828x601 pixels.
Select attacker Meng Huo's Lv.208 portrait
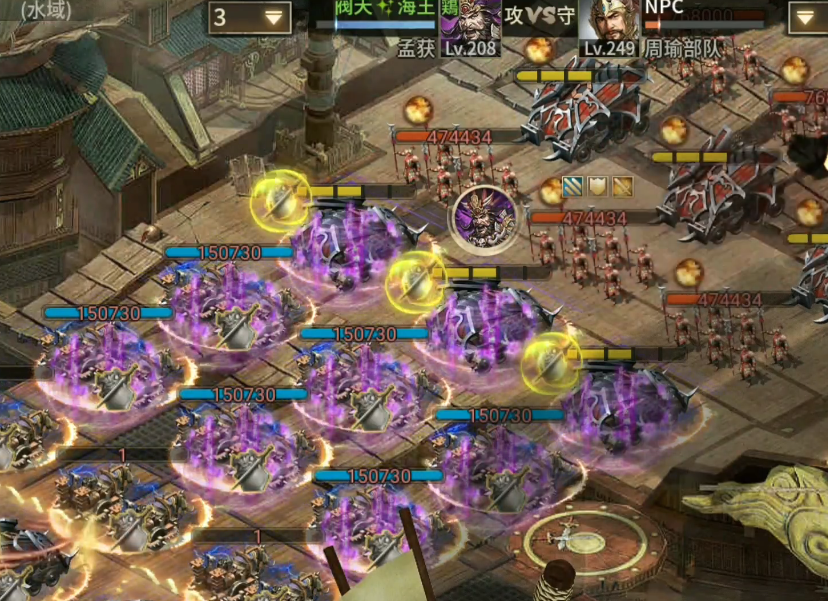[x=470, y=22]
